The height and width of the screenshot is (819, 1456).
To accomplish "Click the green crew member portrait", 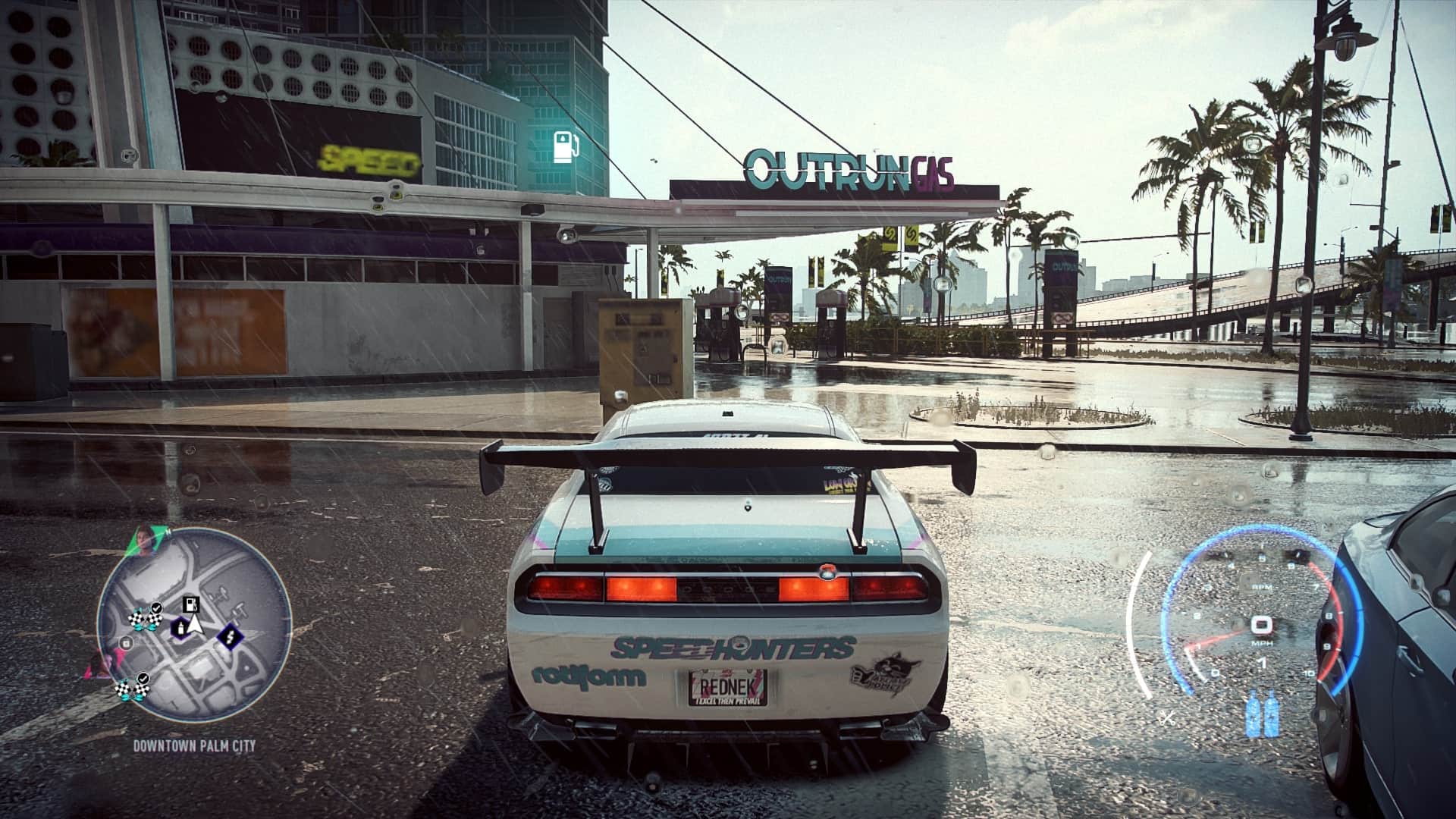I will [144, 541].
